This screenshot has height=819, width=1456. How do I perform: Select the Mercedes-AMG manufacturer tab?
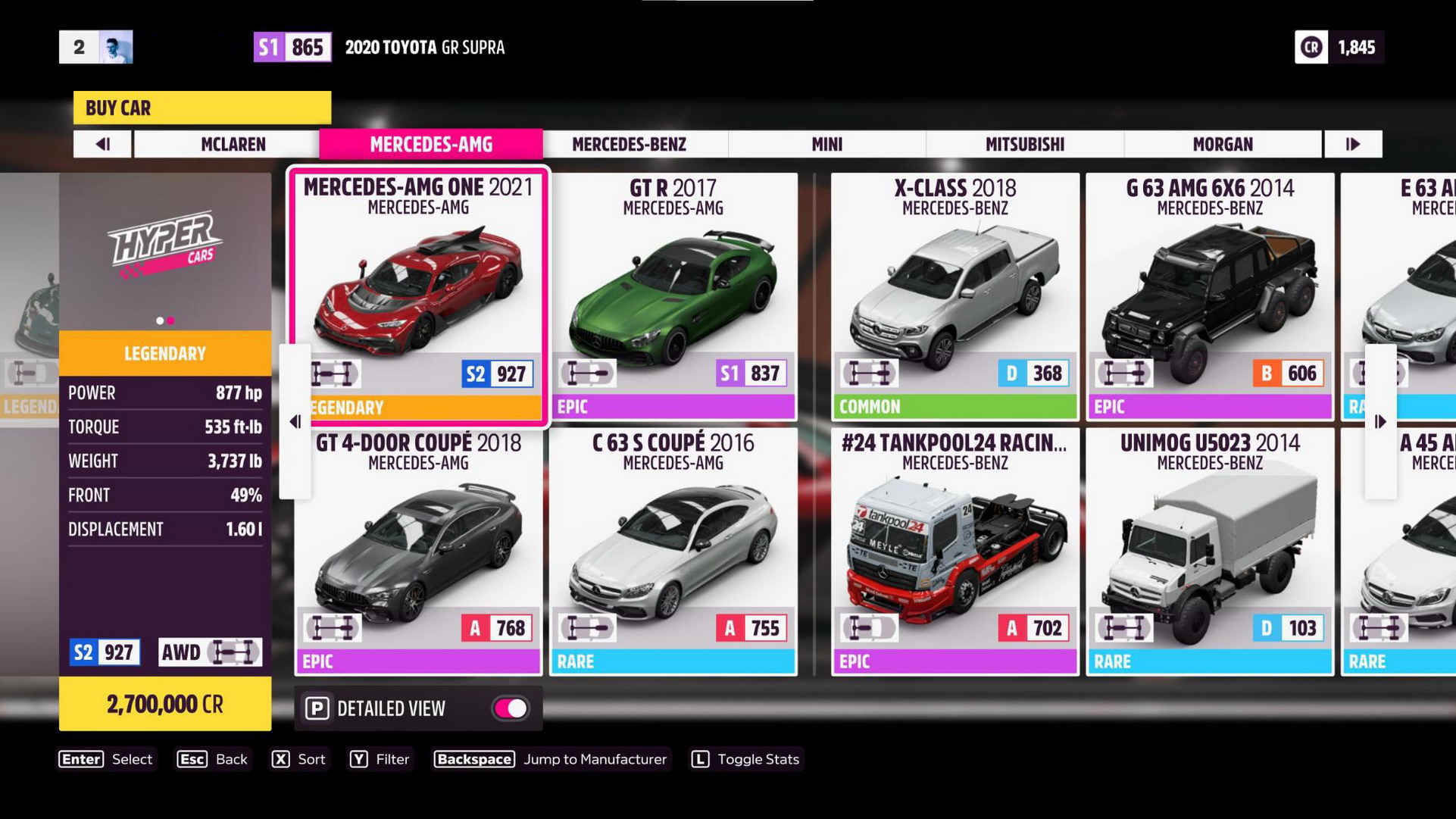tap(430, 144)
